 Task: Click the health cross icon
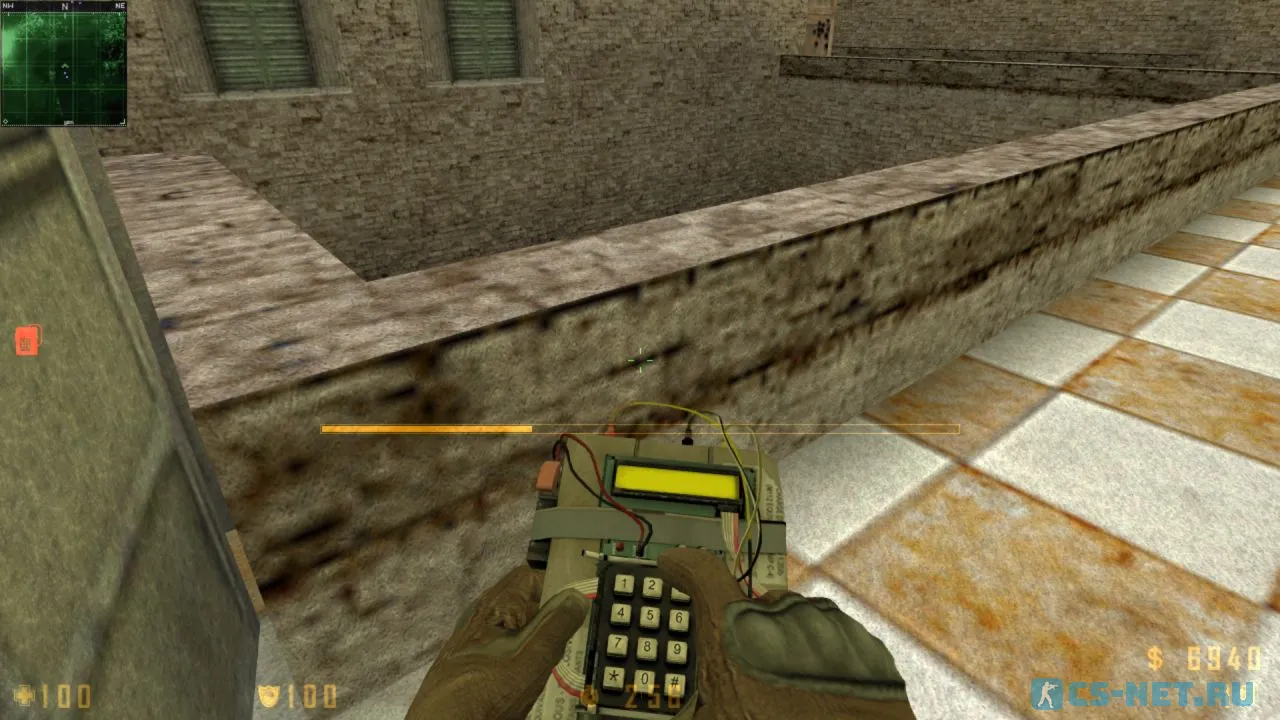(x=24, y=692)
